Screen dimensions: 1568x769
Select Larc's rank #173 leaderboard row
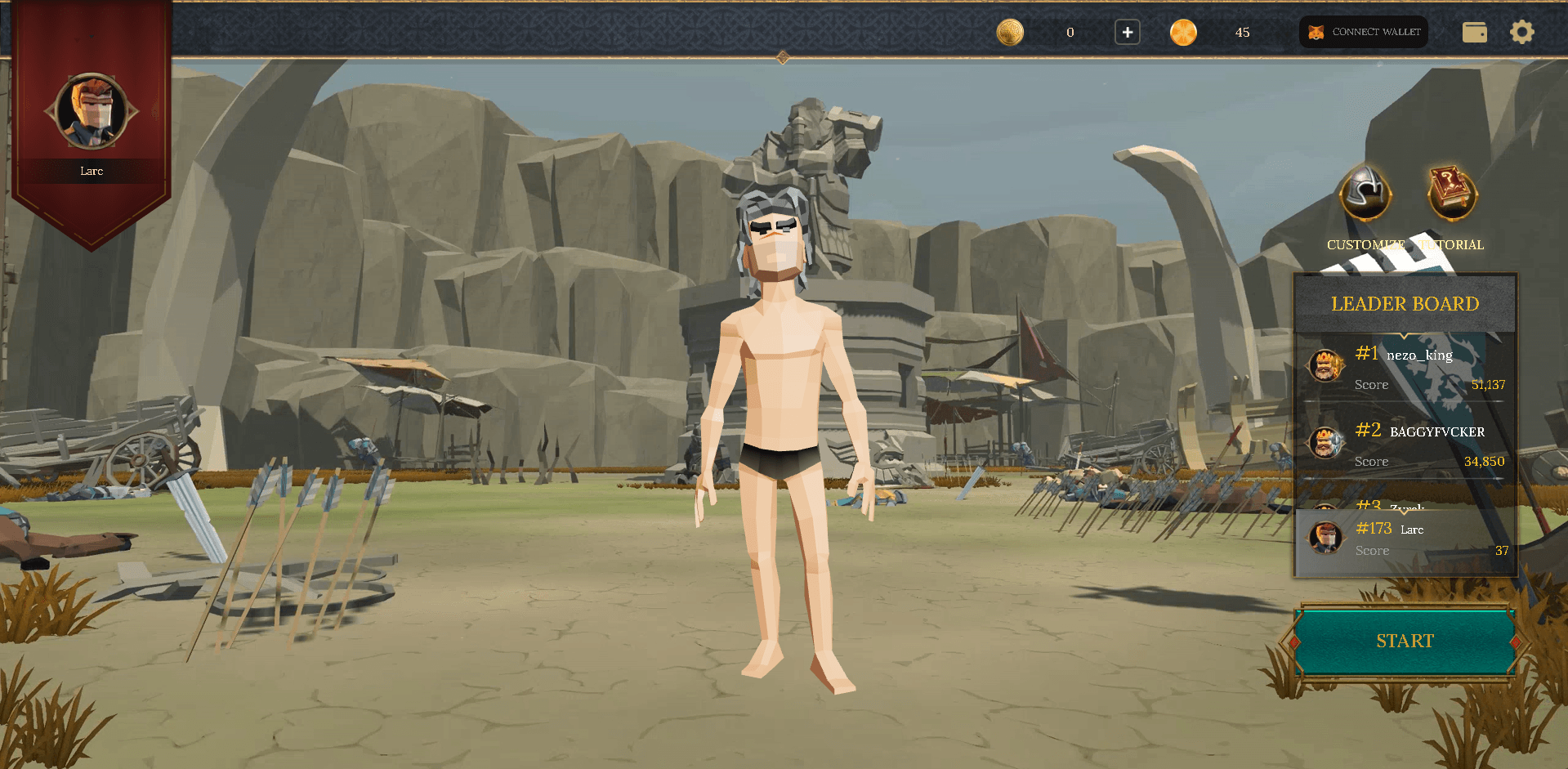[x=1405, y=539]
